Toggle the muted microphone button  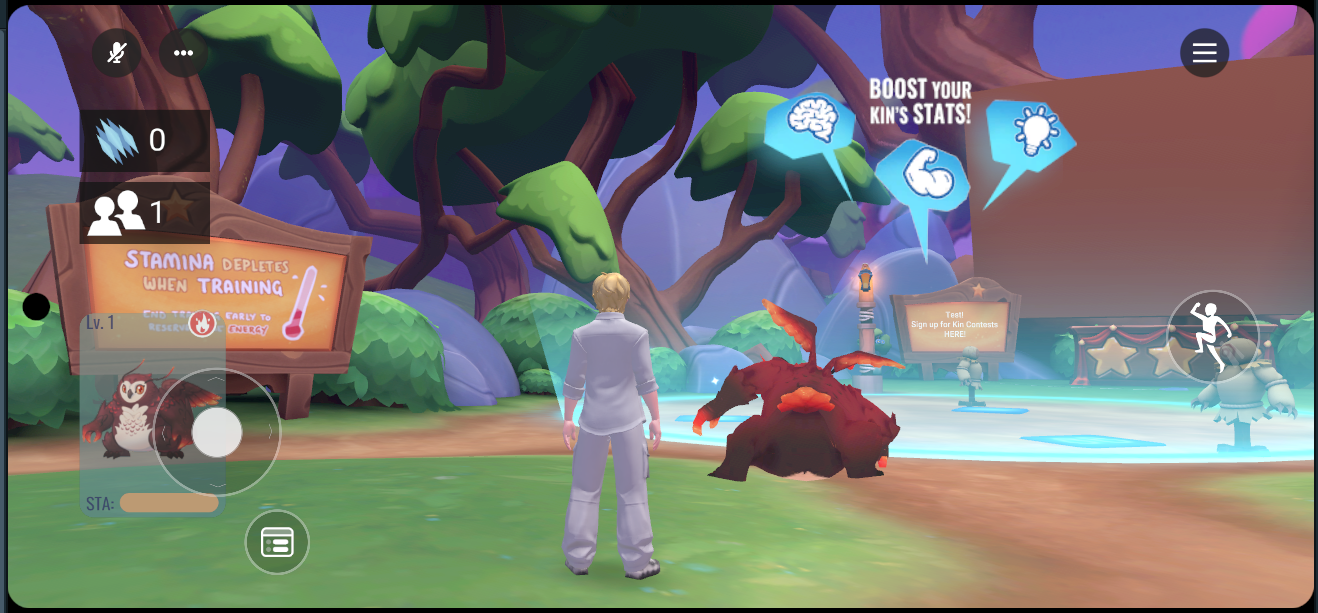(117, 53)
